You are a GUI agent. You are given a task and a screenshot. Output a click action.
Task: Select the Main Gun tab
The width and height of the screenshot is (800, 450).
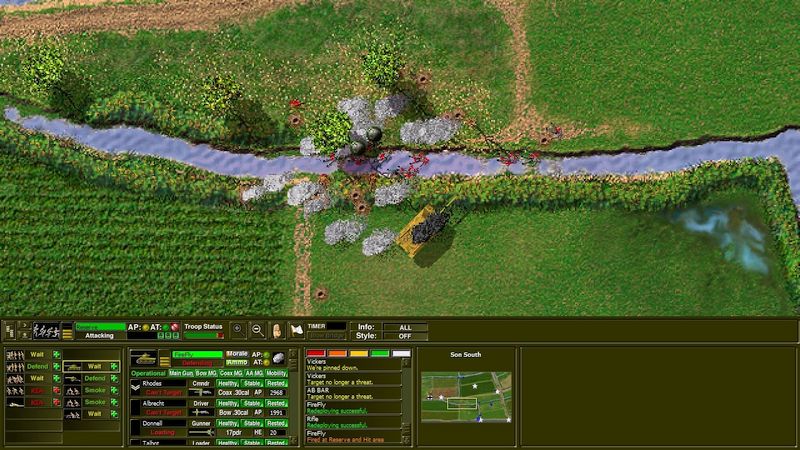pos(182,373)
